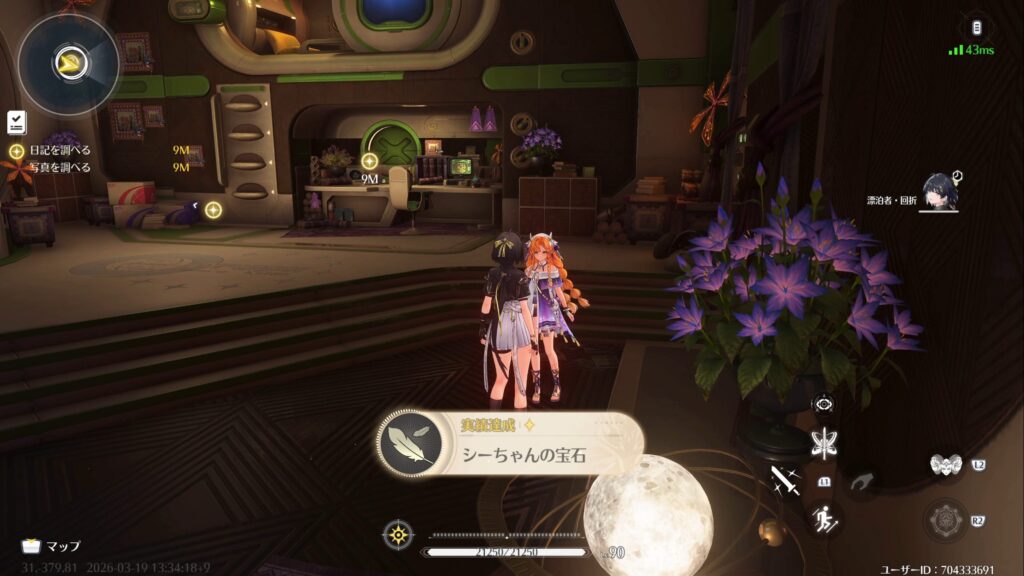Use the butterfly sword skill icon
This screenshot has width=1024, height=576.
[x=825, y=443]
